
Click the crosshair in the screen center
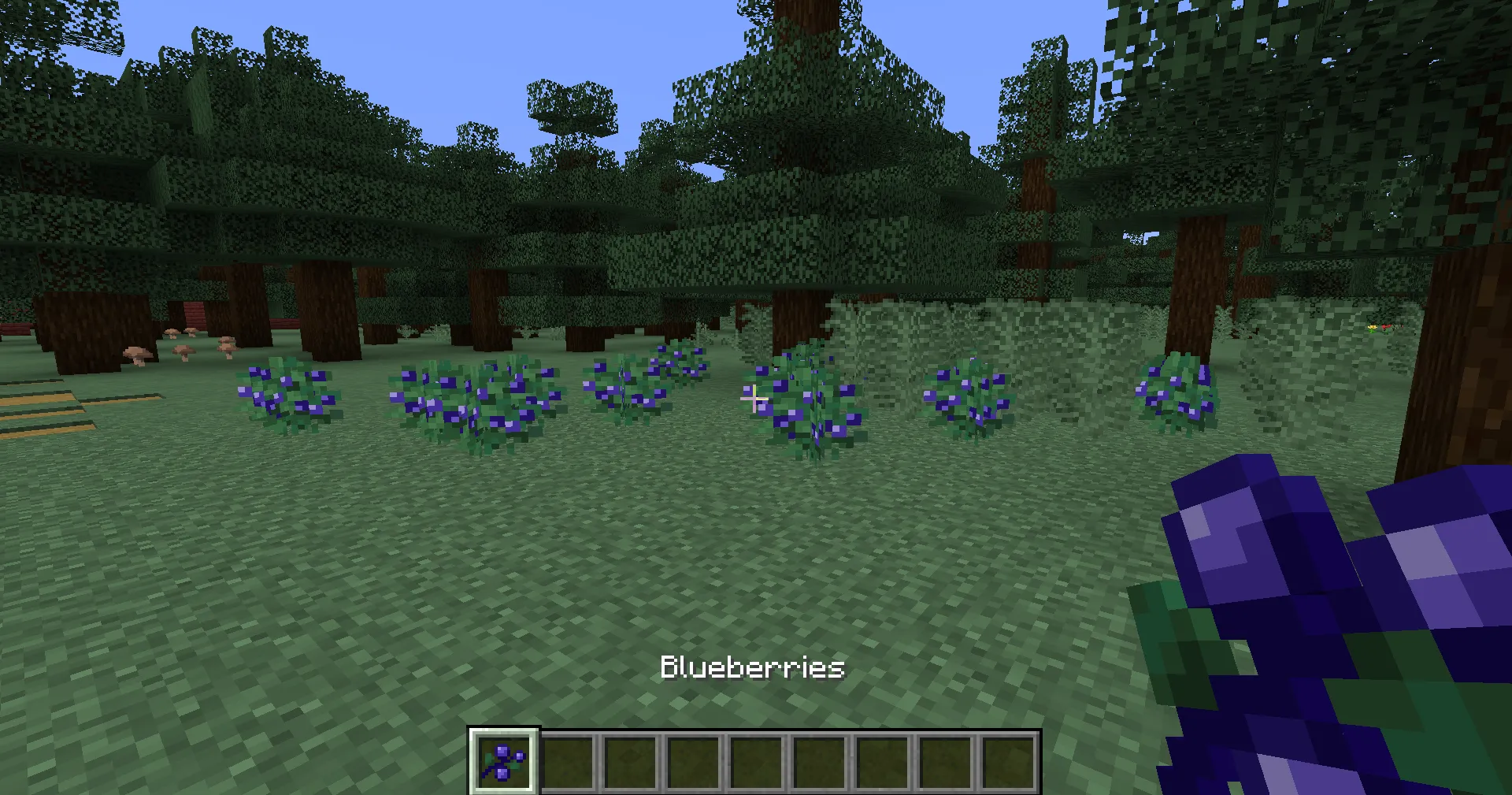756,399
